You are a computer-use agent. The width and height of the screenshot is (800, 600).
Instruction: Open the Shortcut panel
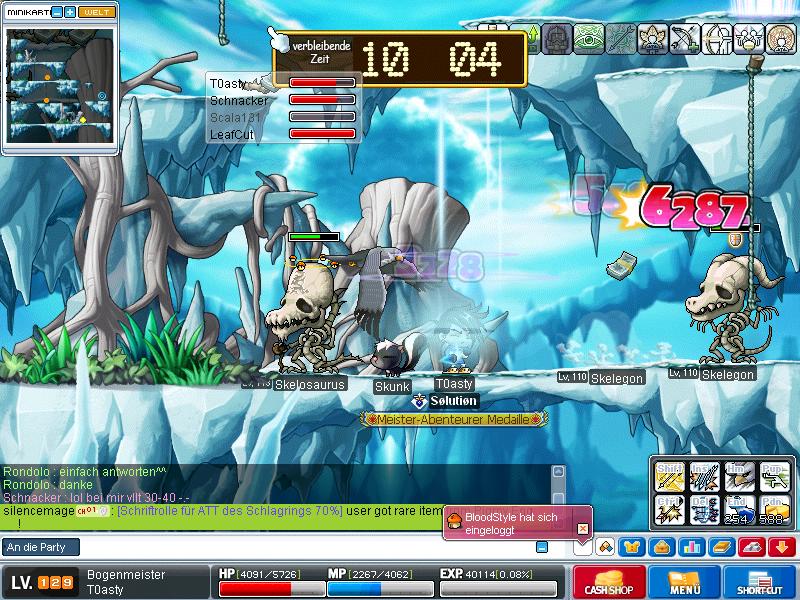click(x=761, y=583)
